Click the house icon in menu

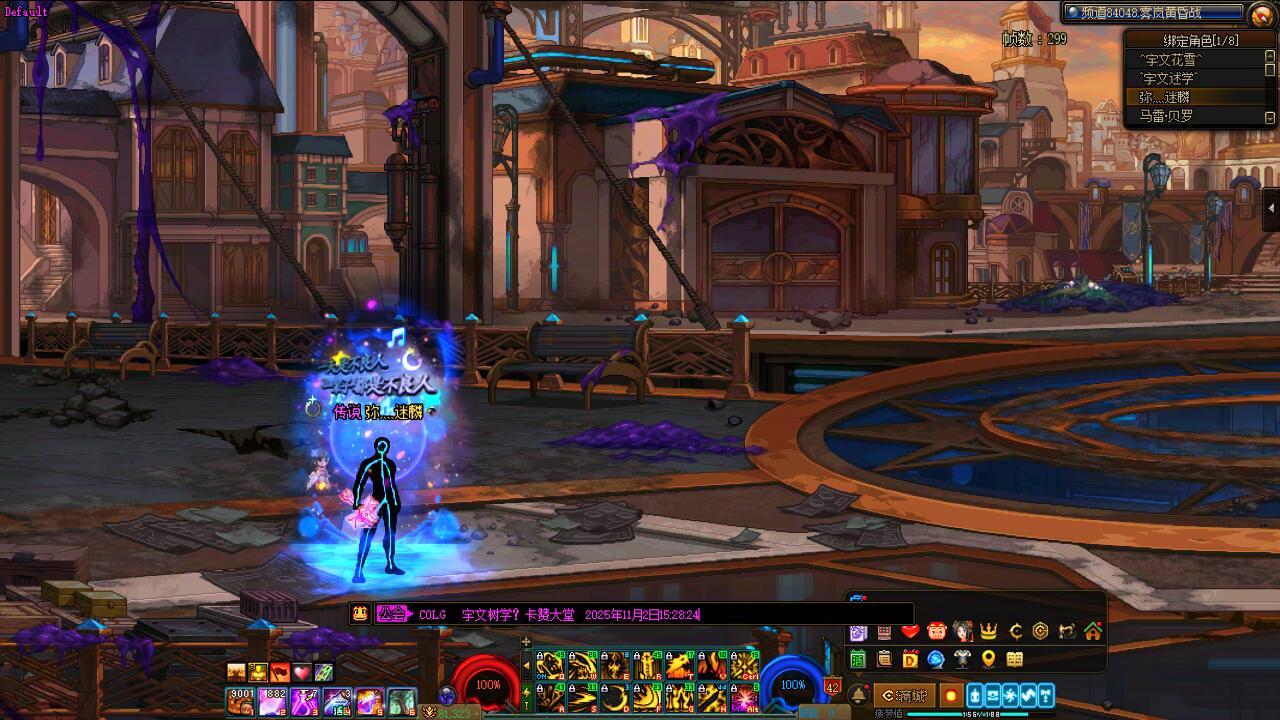pyautogui.click(x=1093, y=631)
